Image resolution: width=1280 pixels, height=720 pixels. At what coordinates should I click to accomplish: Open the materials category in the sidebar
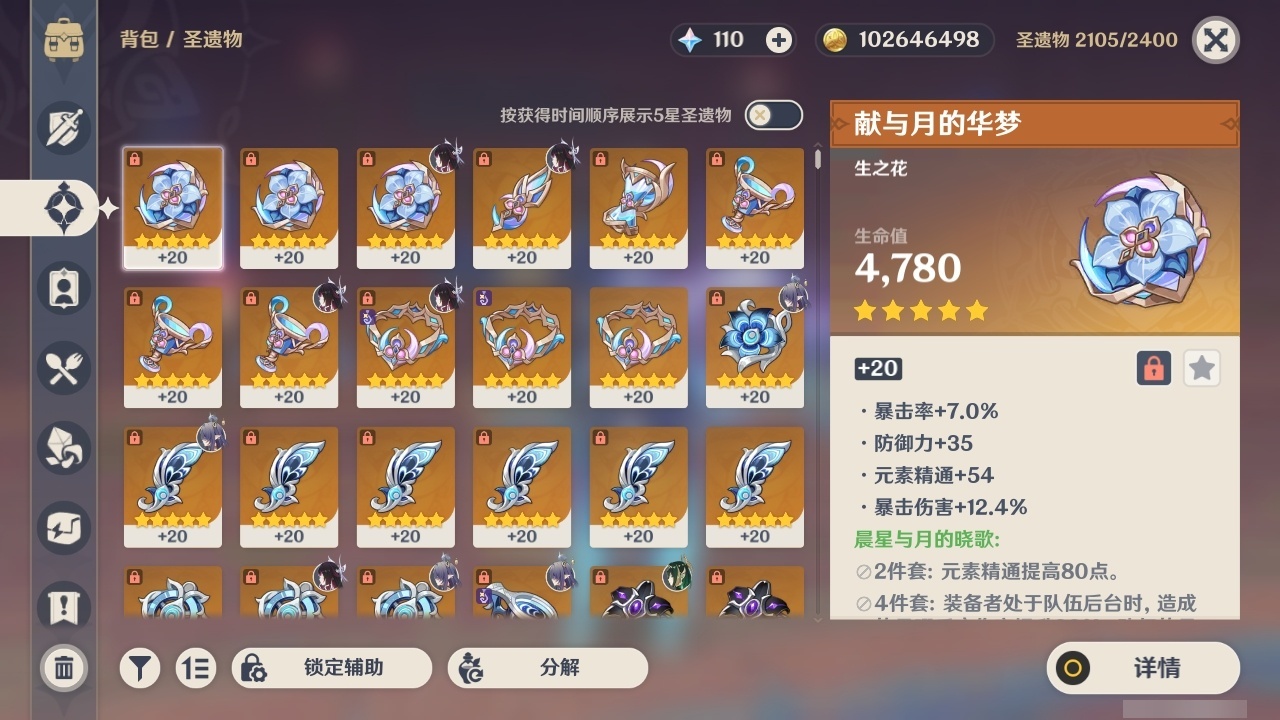pyautogui.click(x=63, y=447)
